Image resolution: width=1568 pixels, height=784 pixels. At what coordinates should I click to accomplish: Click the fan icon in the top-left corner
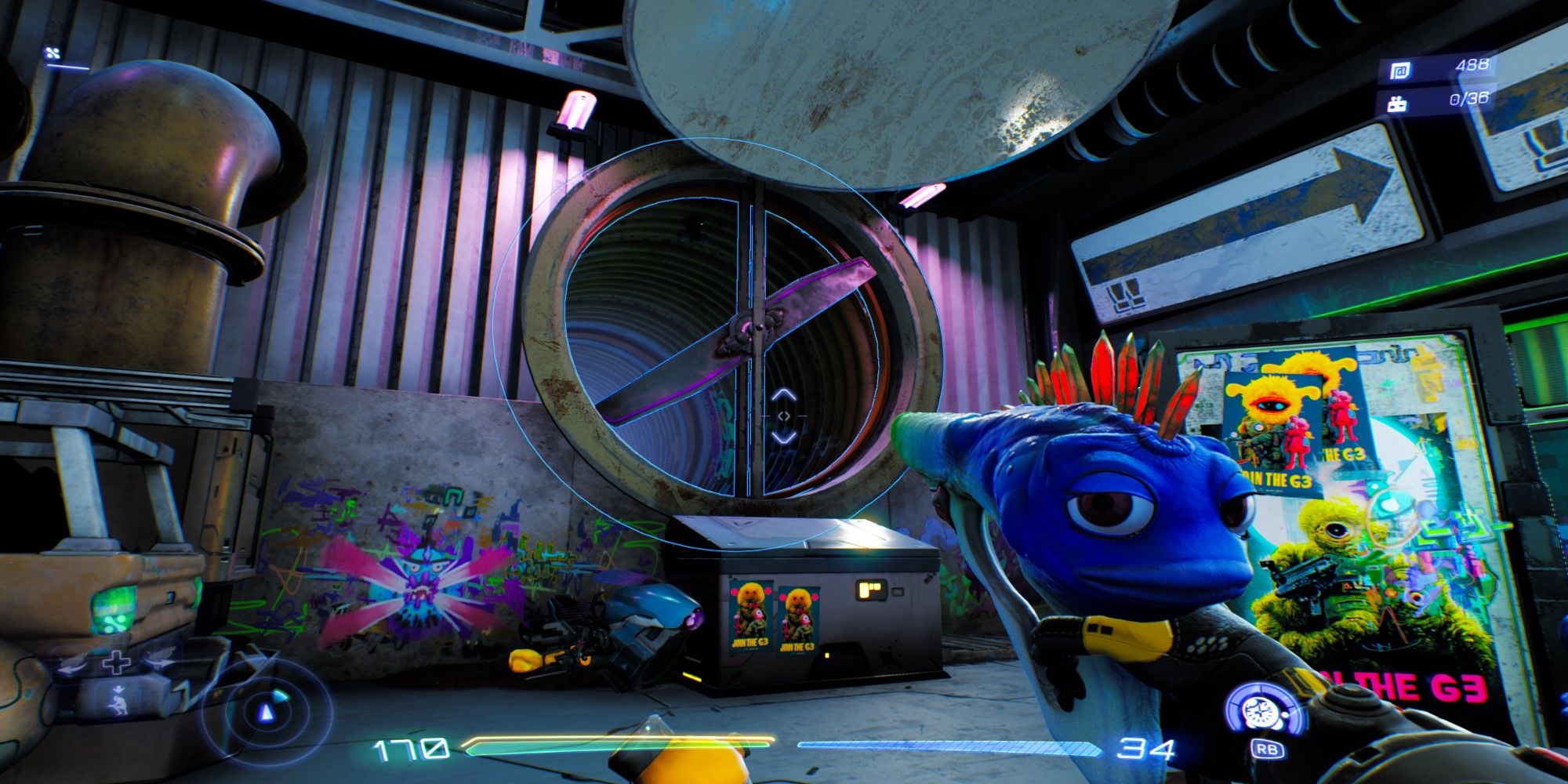[53, 53]
